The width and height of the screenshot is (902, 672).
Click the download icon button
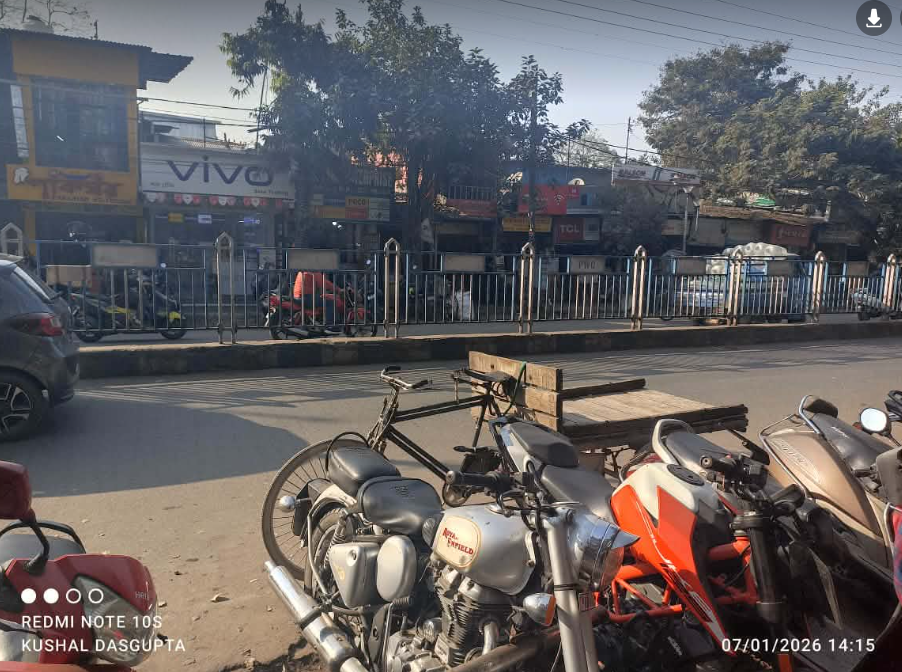[x=873, y=18]
